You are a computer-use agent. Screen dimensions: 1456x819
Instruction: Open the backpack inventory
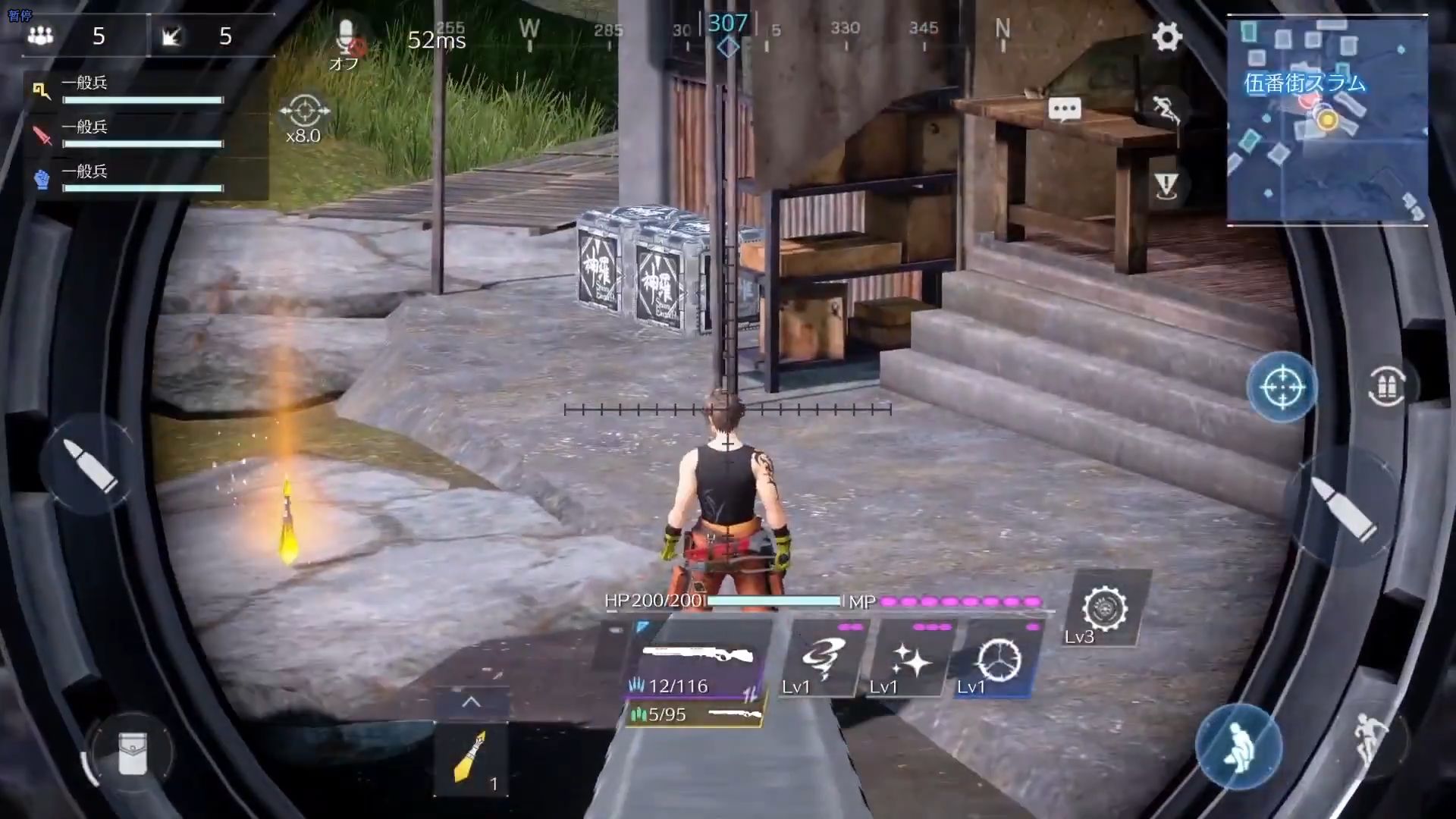131,753
